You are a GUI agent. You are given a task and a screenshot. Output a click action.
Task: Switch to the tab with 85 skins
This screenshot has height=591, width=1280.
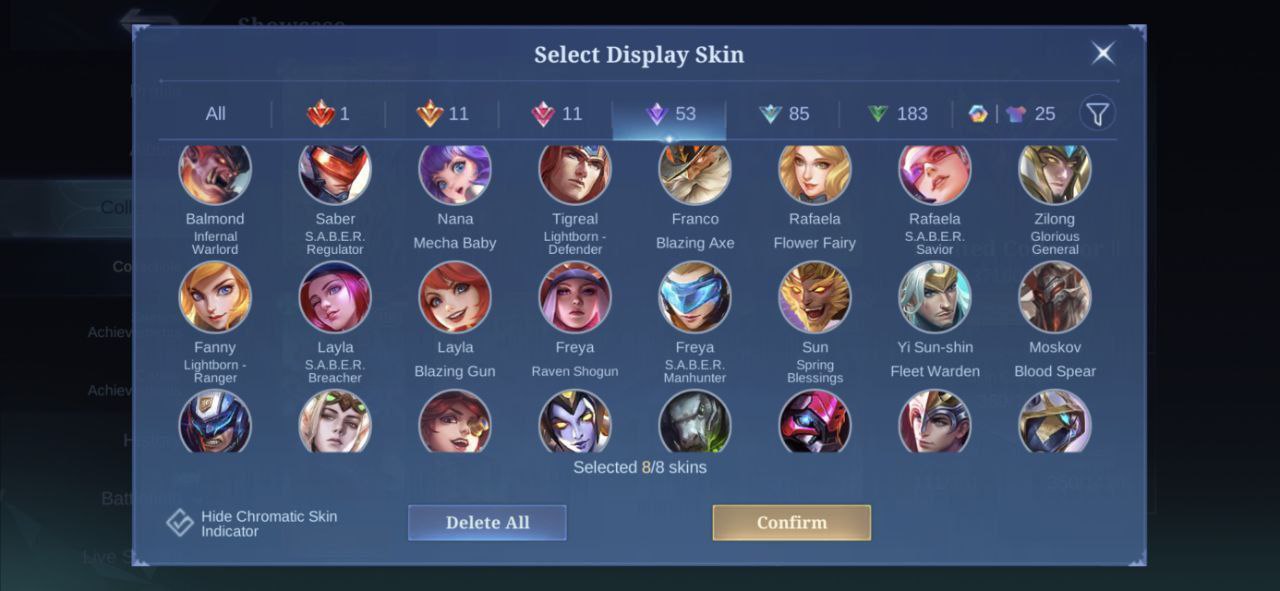[x=783, y=114]
